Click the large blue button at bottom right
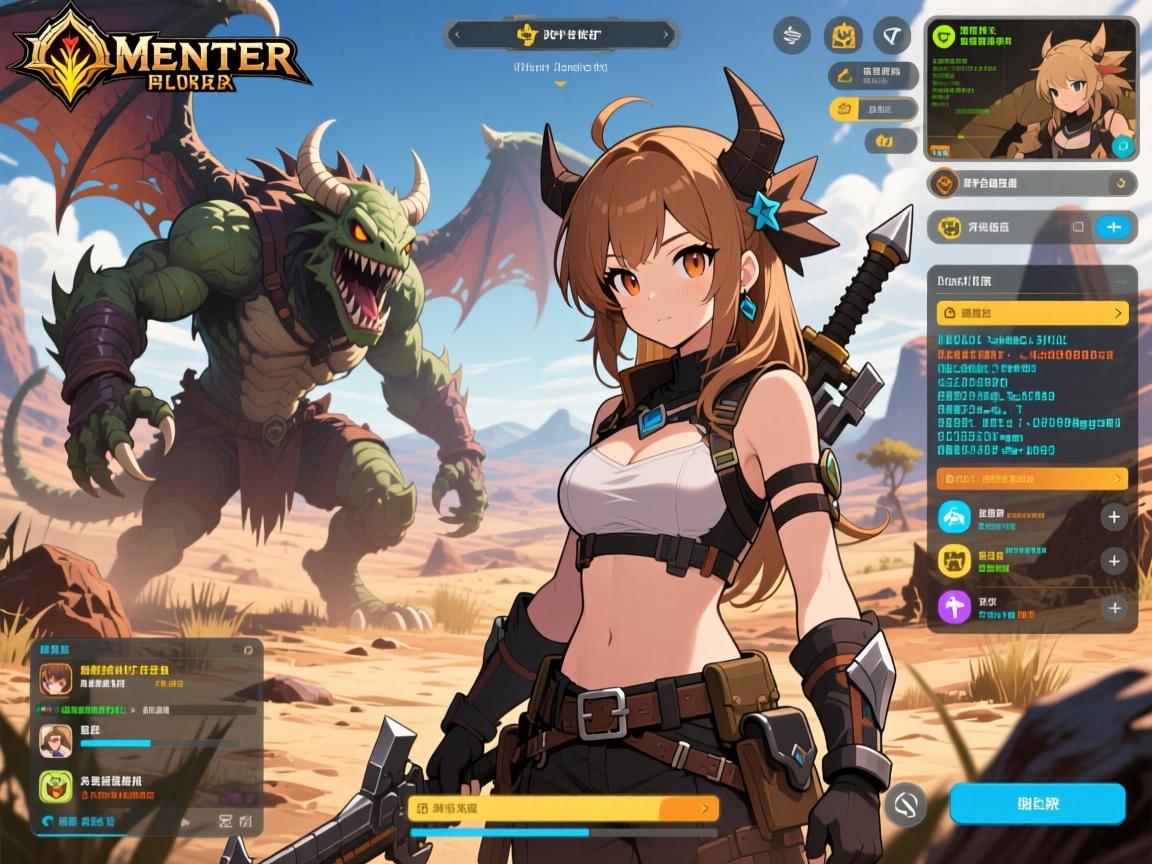 pos(1037,804)
